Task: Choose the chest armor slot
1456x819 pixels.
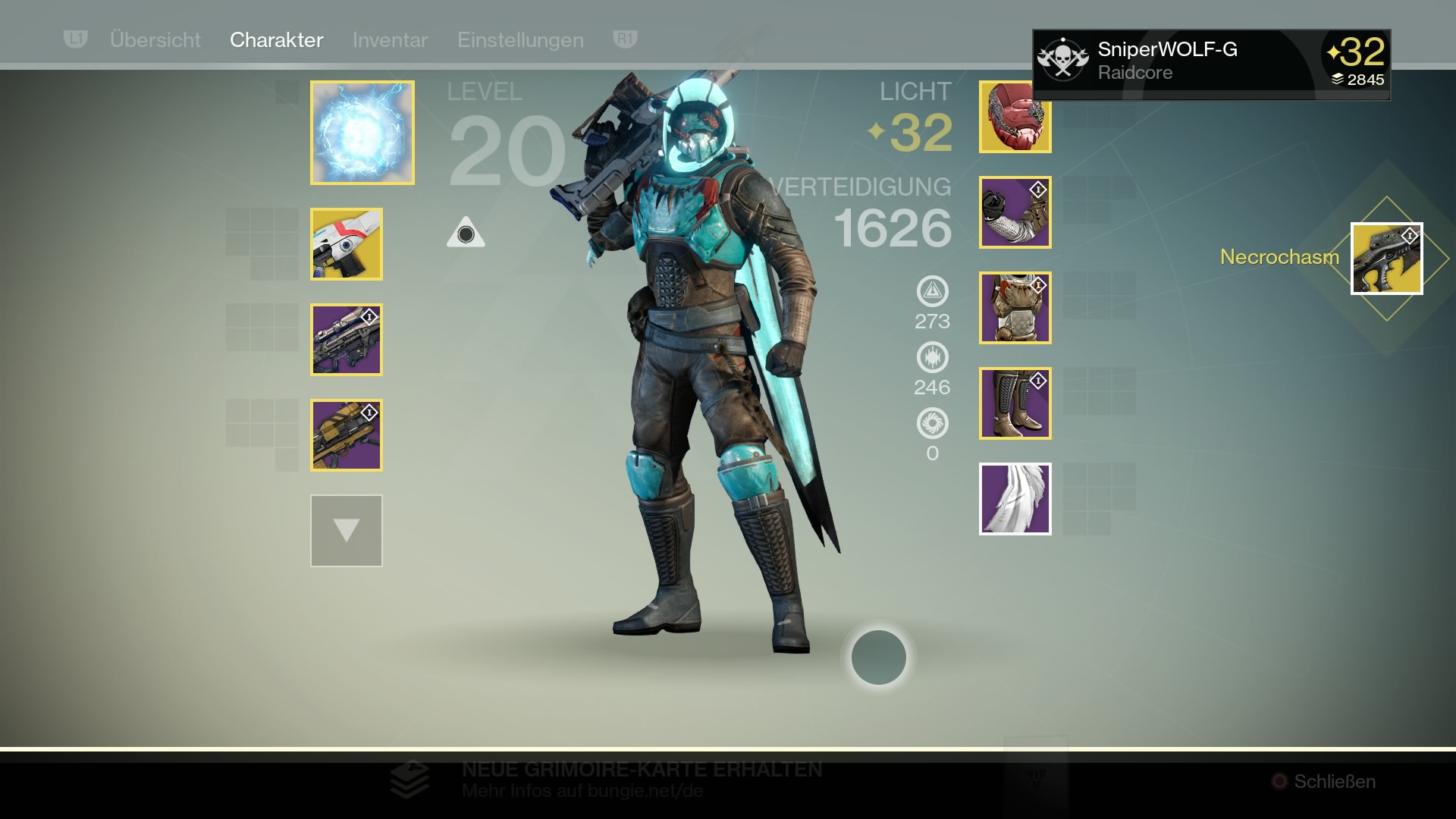Action: point(1015,308)
